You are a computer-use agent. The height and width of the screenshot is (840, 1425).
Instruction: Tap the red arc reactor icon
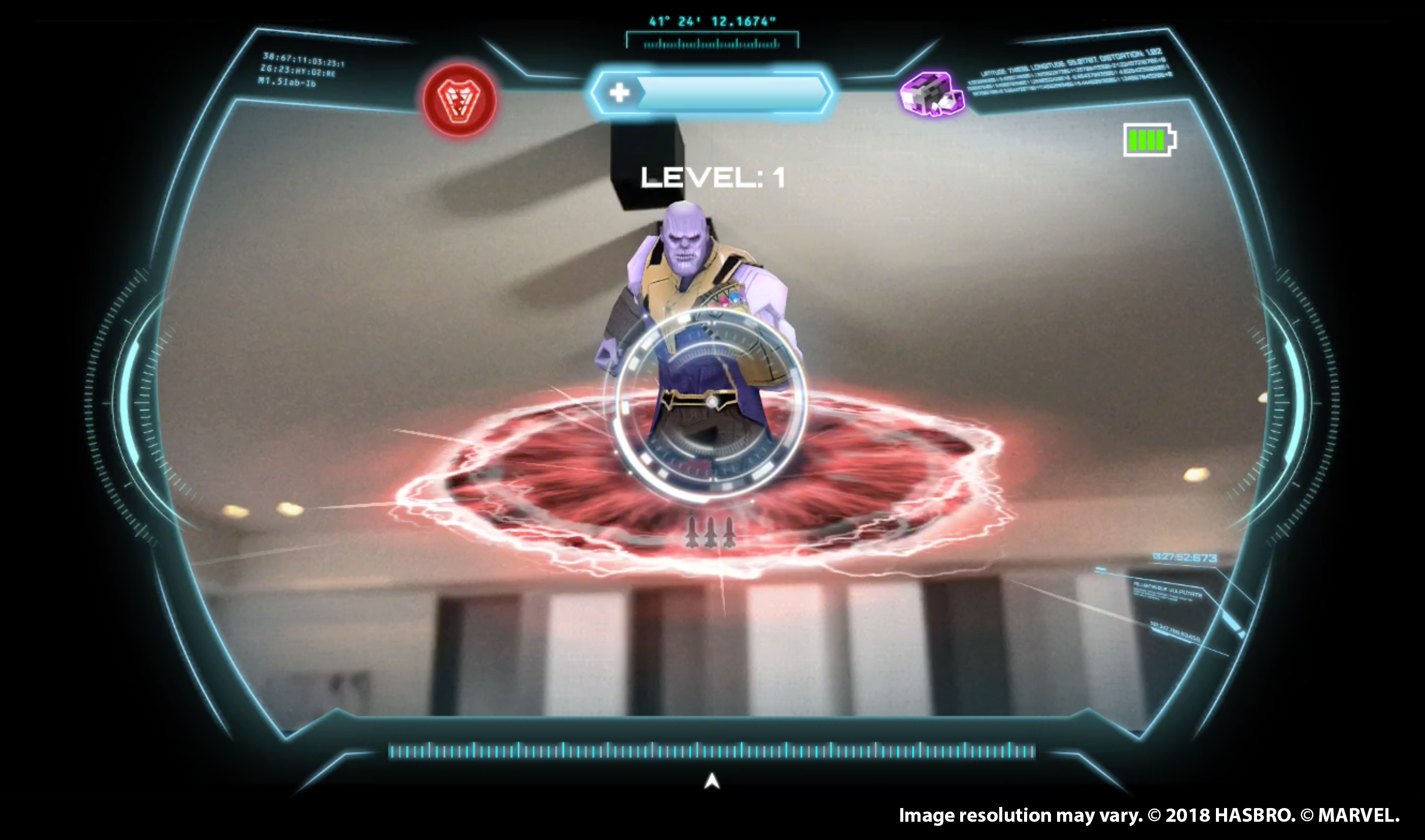click(459, 101)
